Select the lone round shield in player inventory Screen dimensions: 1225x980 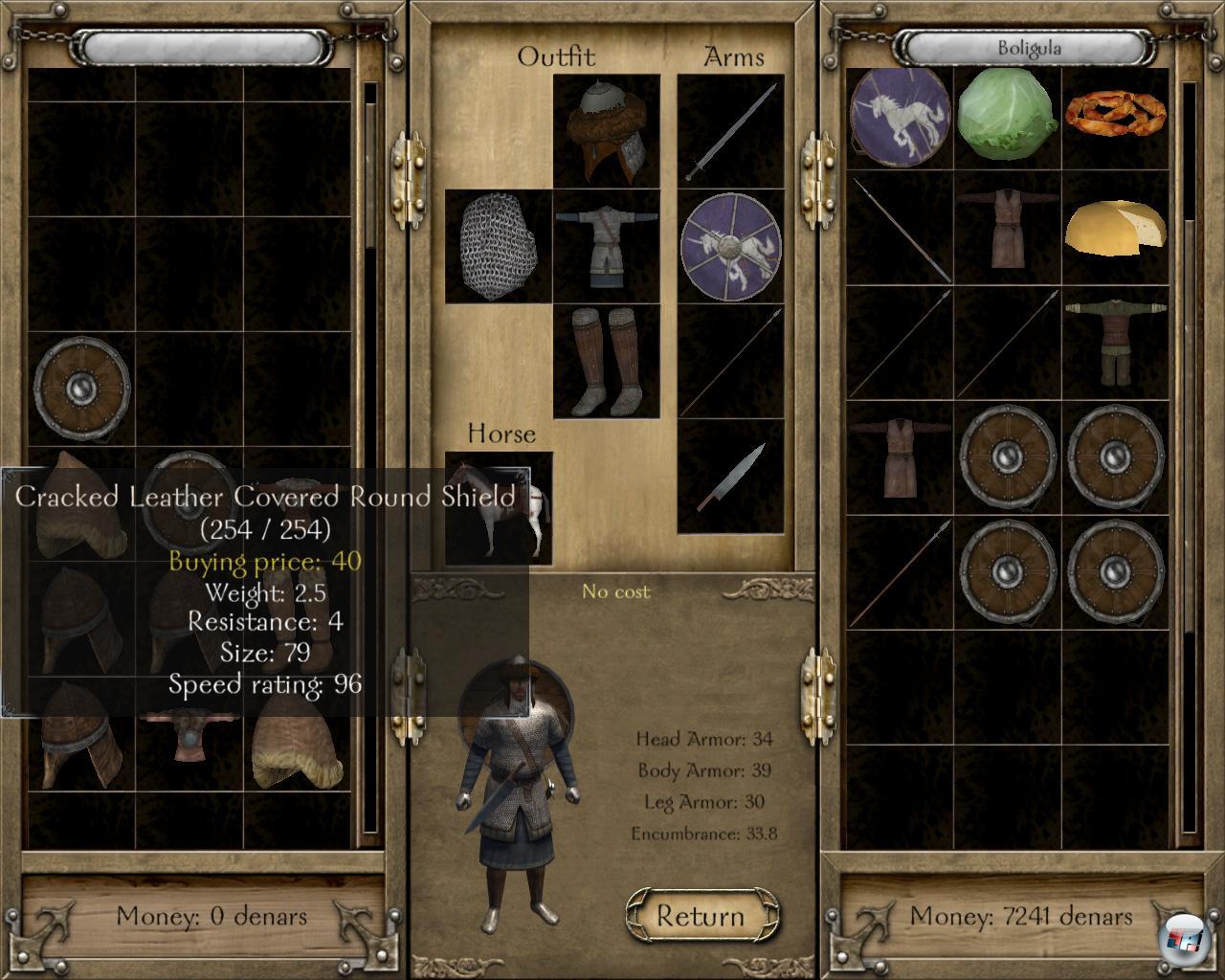tap(82, 388)
